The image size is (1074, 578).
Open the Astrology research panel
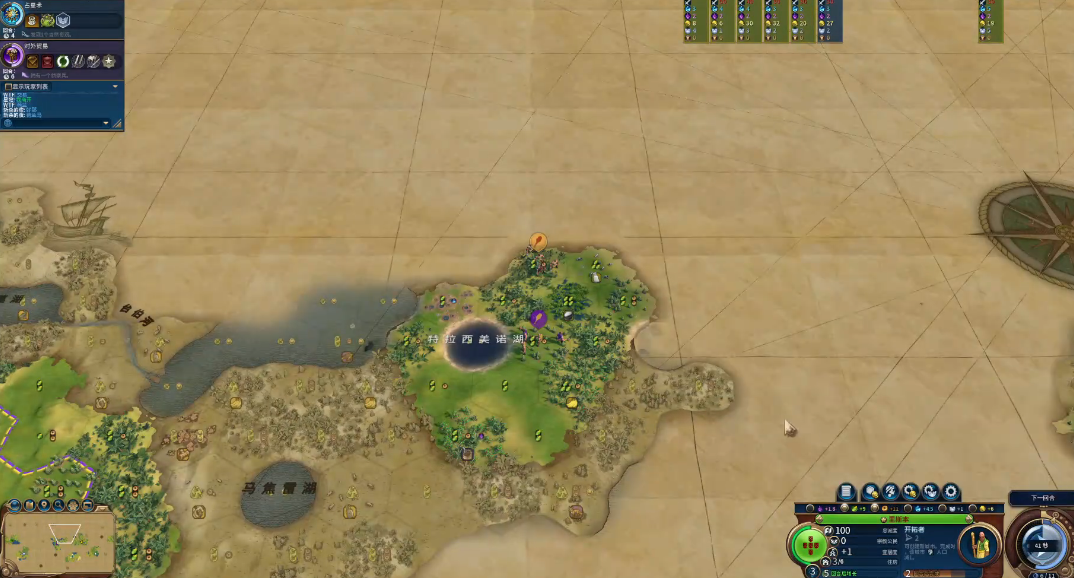click(x=12, y=17)
